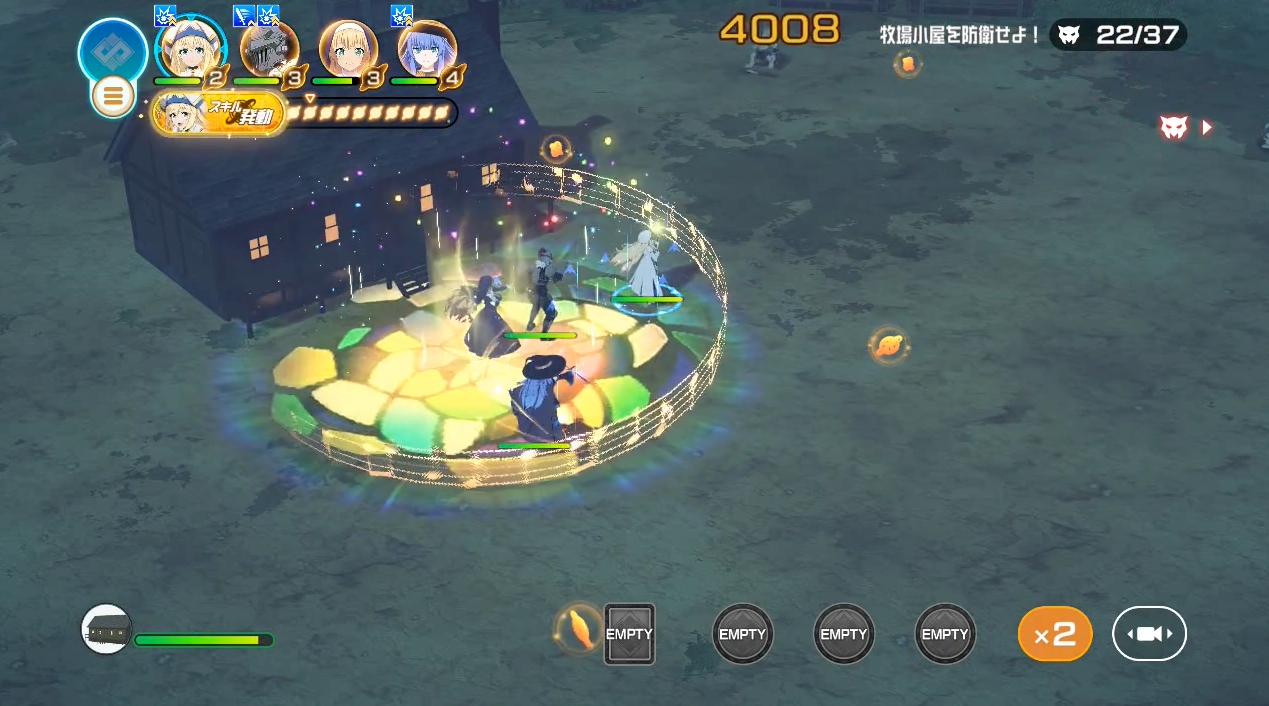
Task: Choose the blonde girl with white headband portrait
Action: (x=348, y=48)
